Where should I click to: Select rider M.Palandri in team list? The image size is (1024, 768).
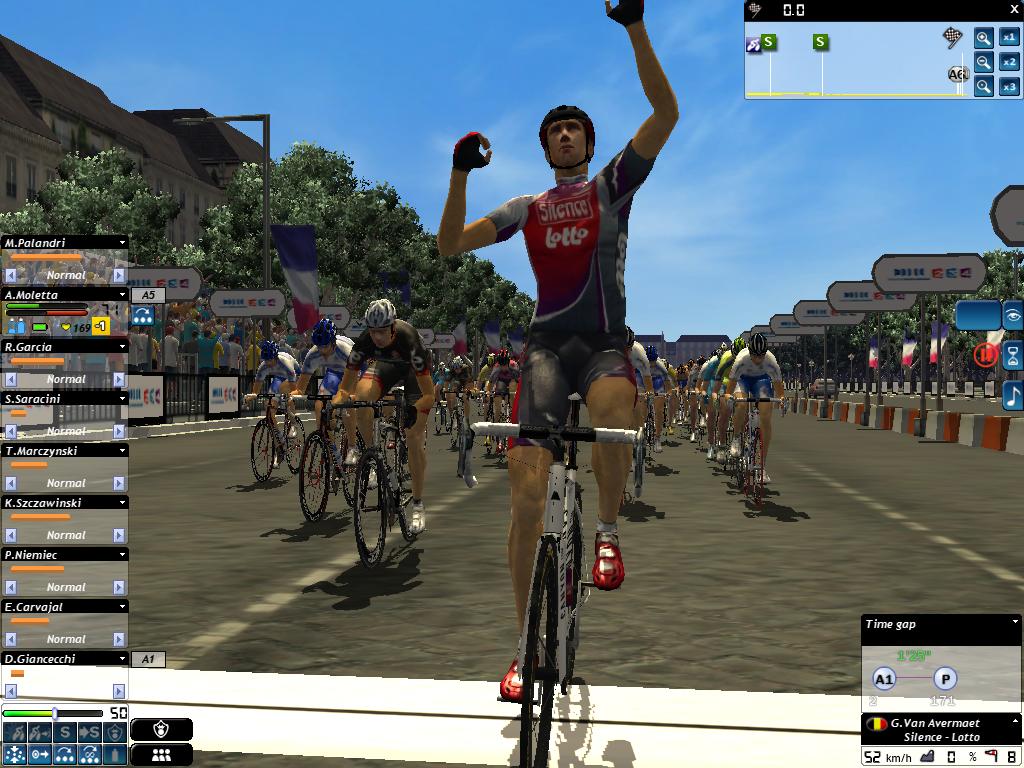coord(60,243)
